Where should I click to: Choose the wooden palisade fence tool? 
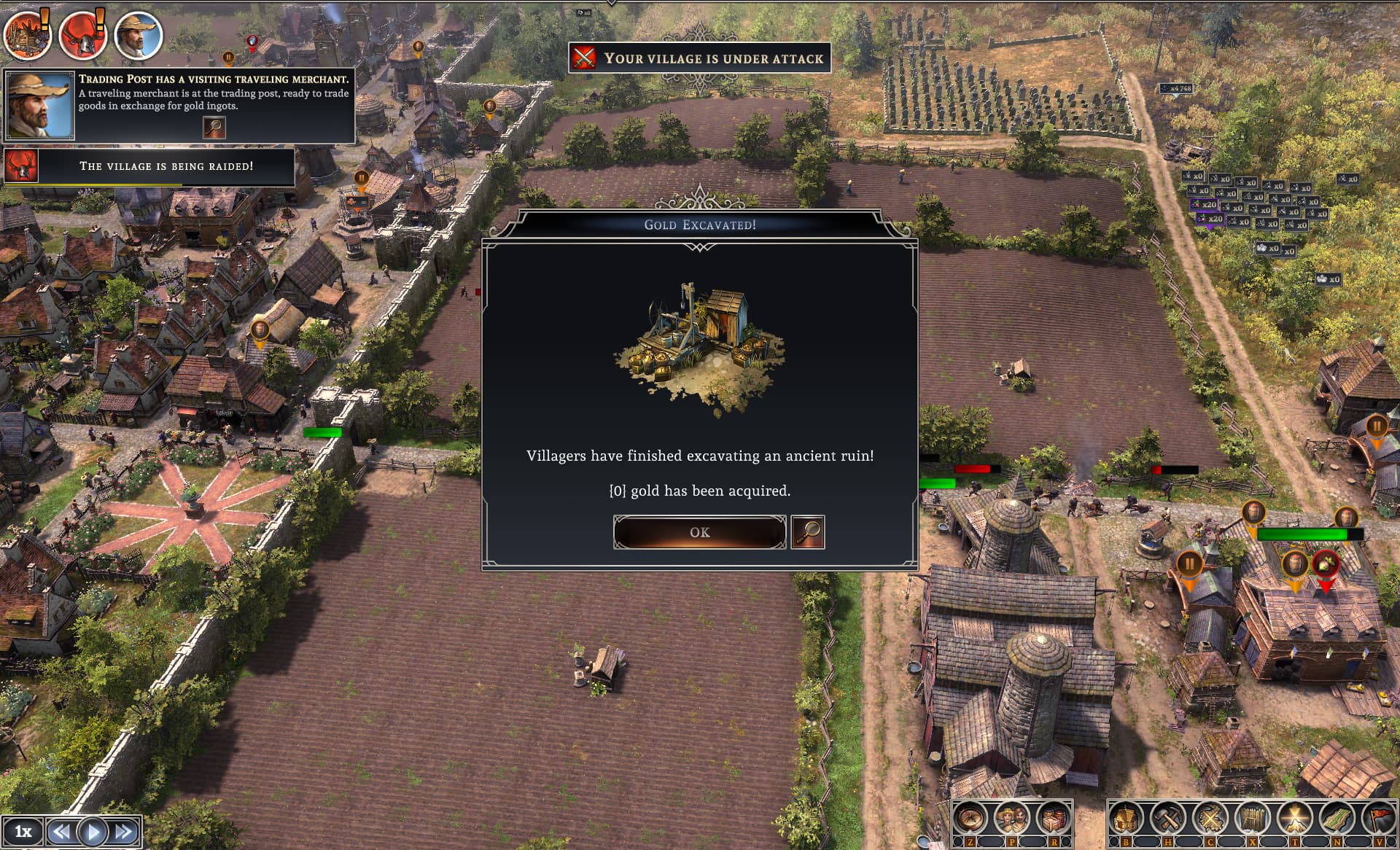pos(1252,818)
